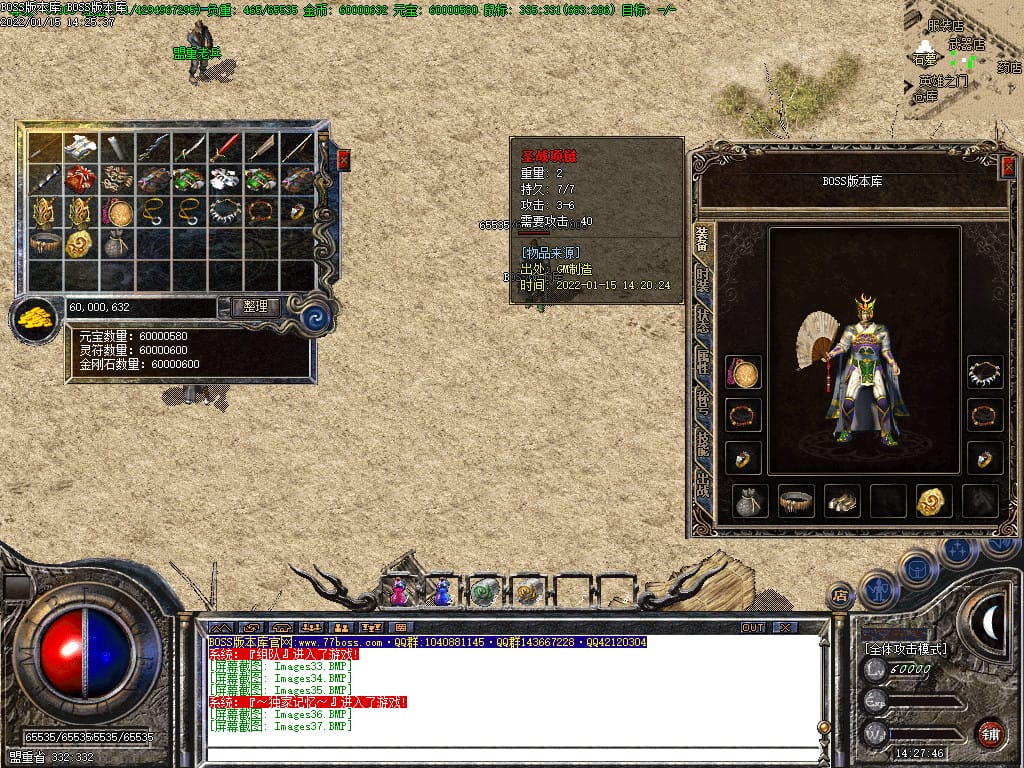Click the 整理 sort button in bag

(x=255, y=307)
